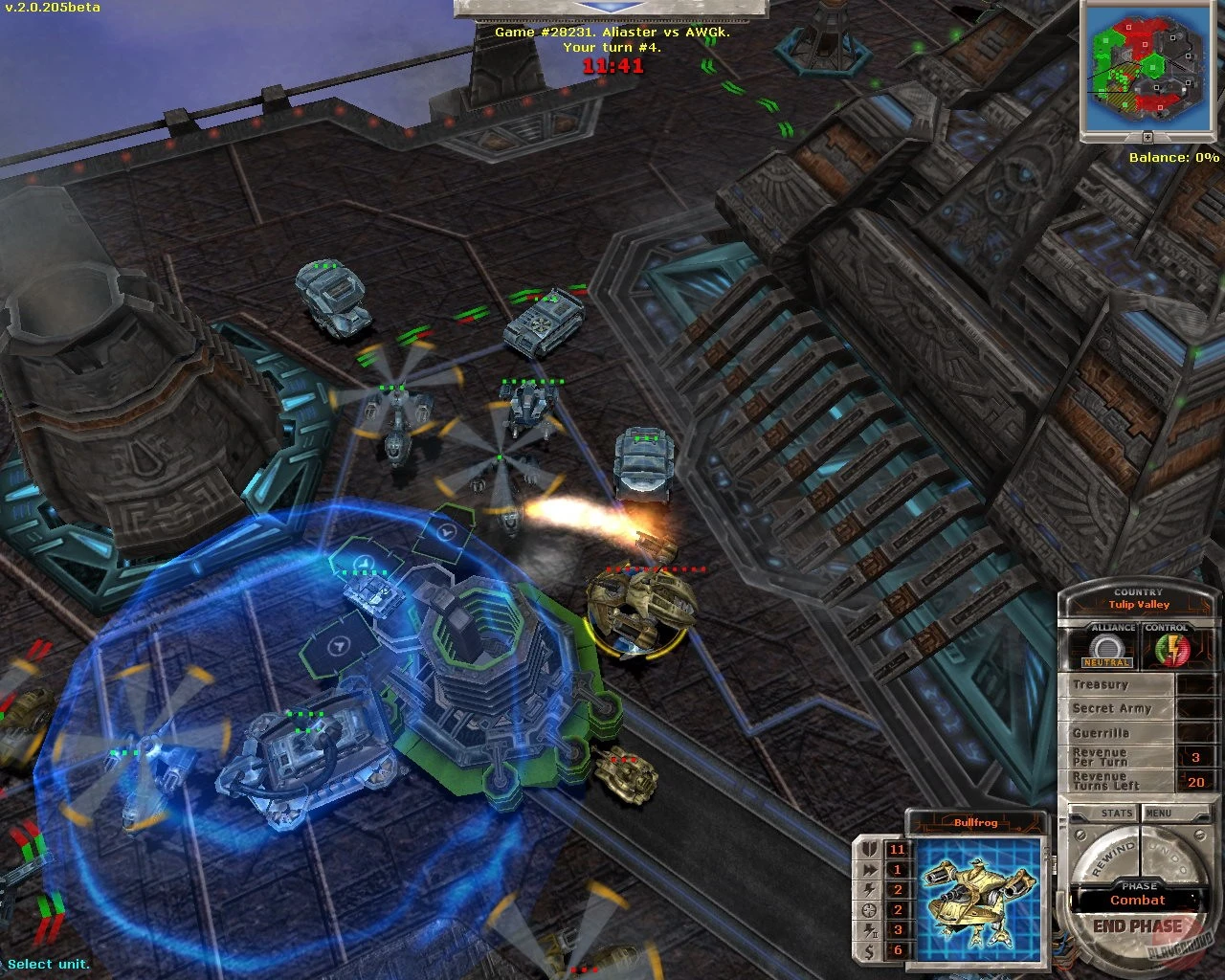Image resolution: width=1225 pixels, height=980 pixels.
Task: Click the lightning-II stat icon showing 3
Action: [x=870, y=930]
